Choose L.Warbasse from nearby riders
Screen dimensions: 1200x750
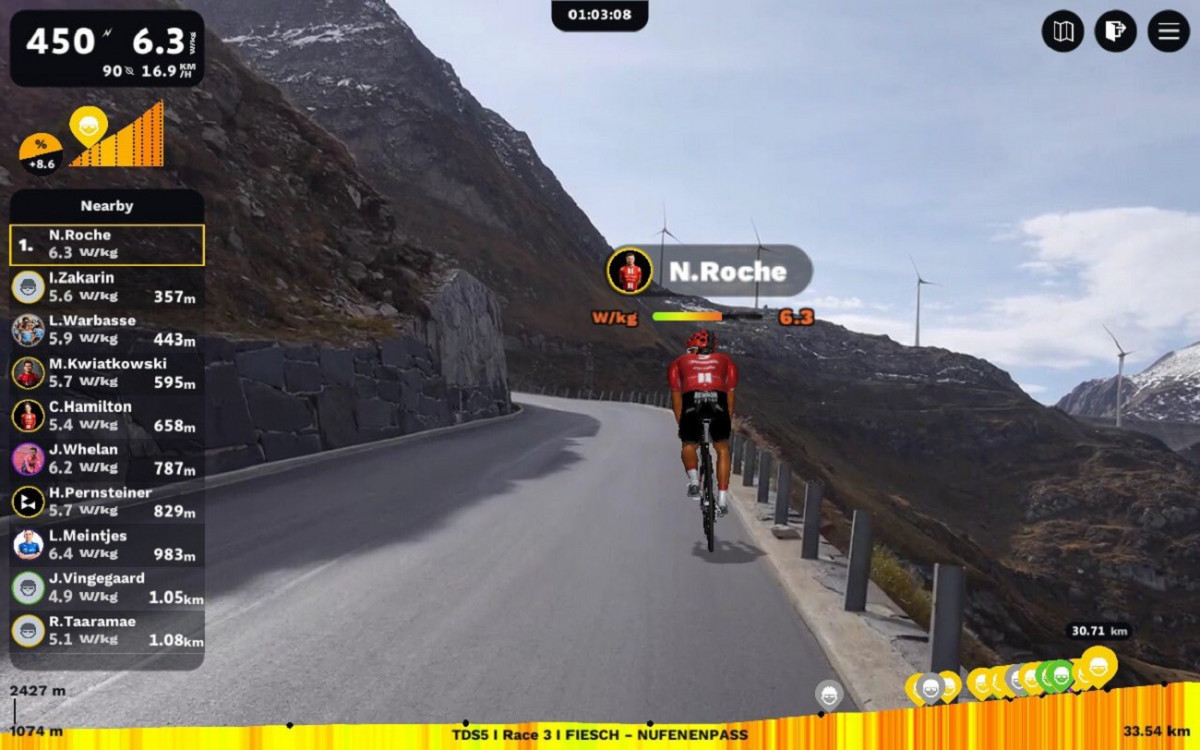tap(107, 330)
